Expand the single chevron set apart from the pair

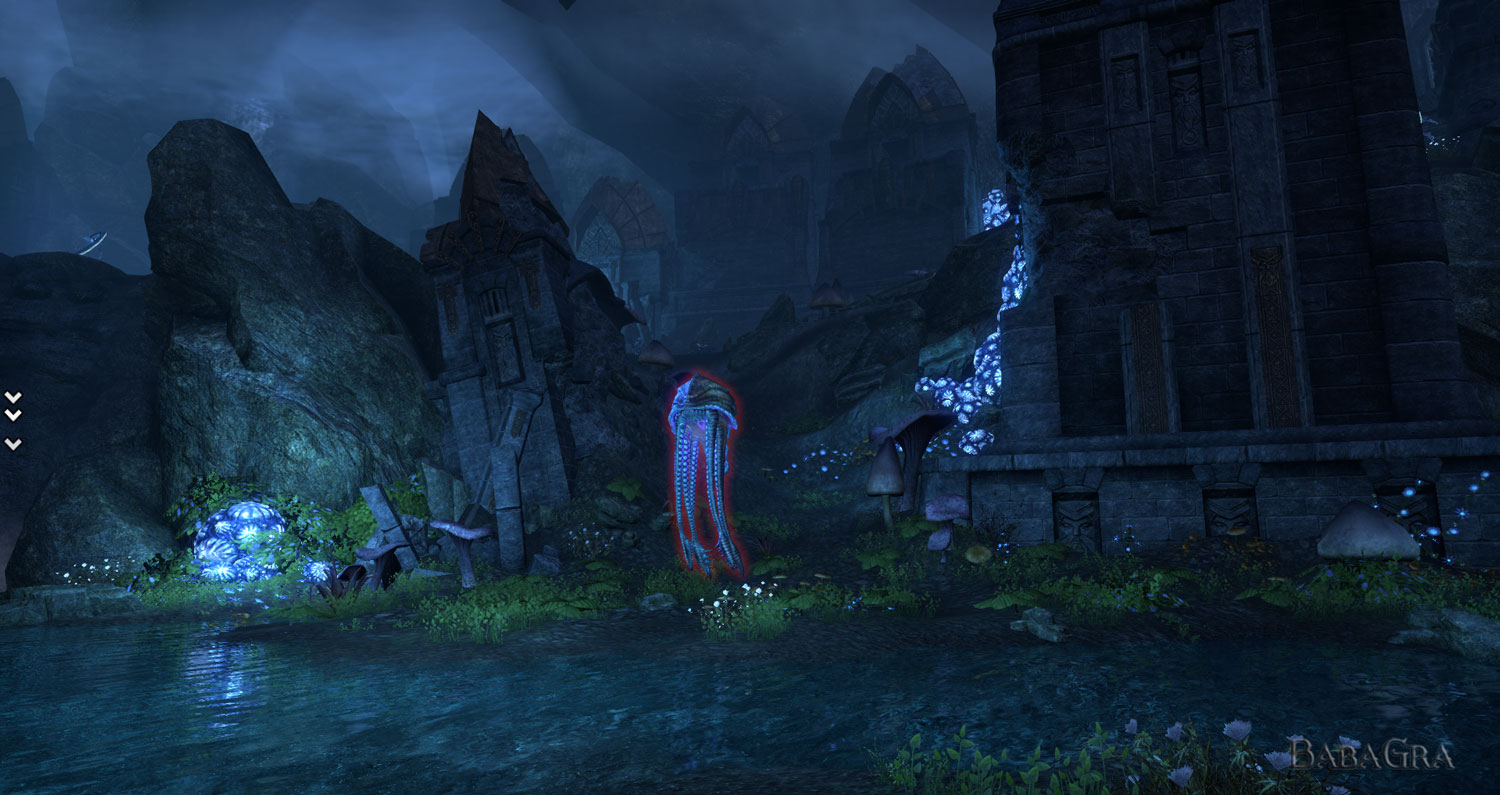click(12, 443)
